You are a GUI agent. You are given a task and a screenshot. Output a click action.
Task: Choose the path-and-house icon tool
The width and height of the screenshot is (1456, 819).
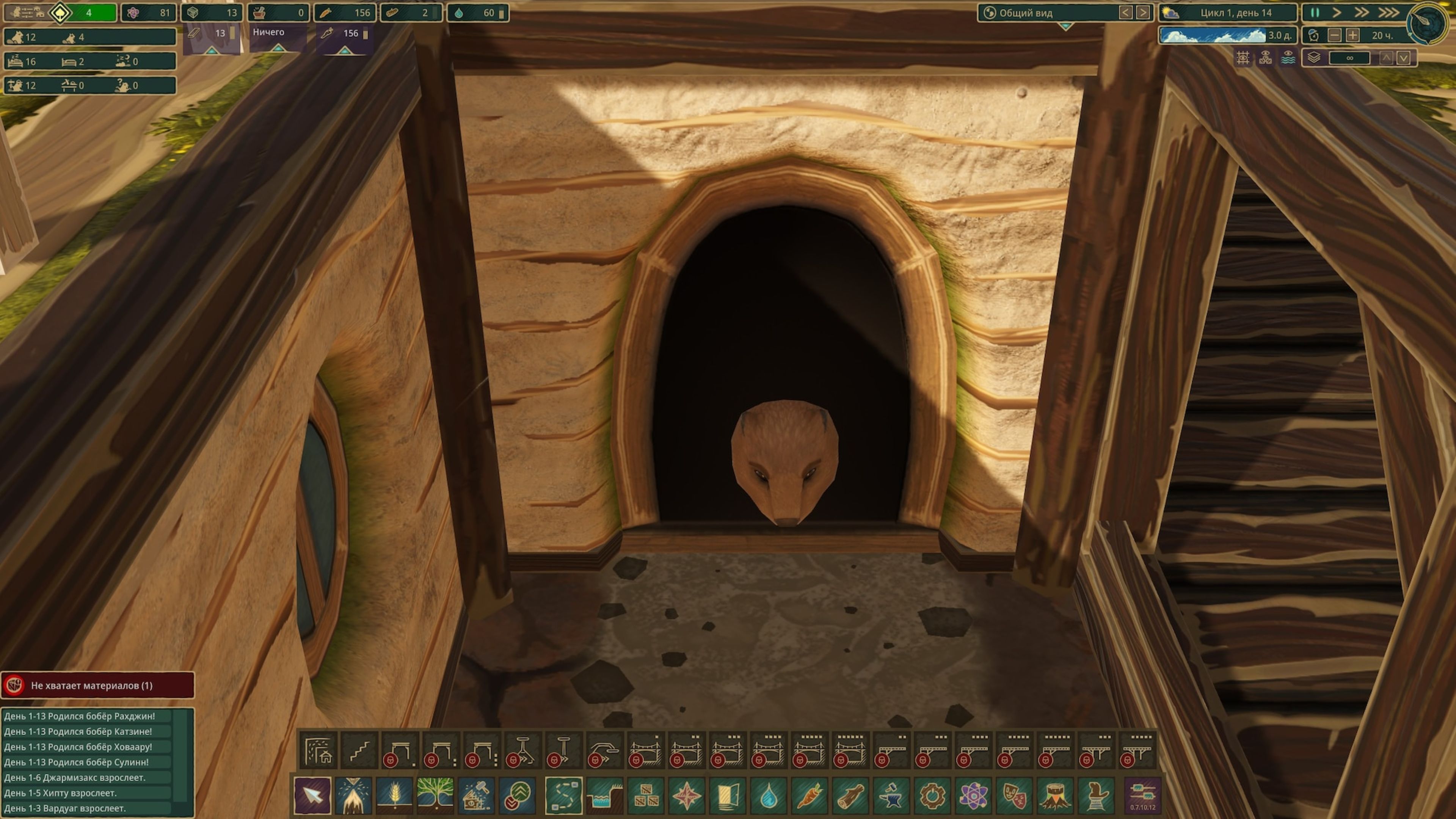318,751
